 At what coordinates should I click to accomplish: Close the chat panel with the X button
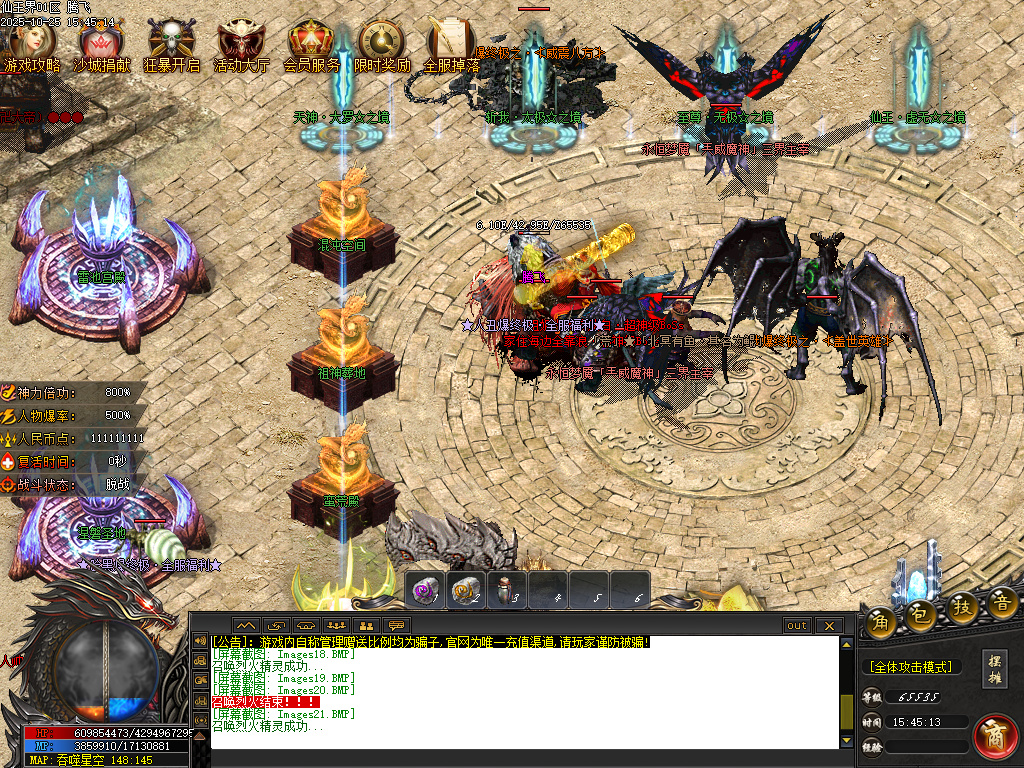(828, 626)
